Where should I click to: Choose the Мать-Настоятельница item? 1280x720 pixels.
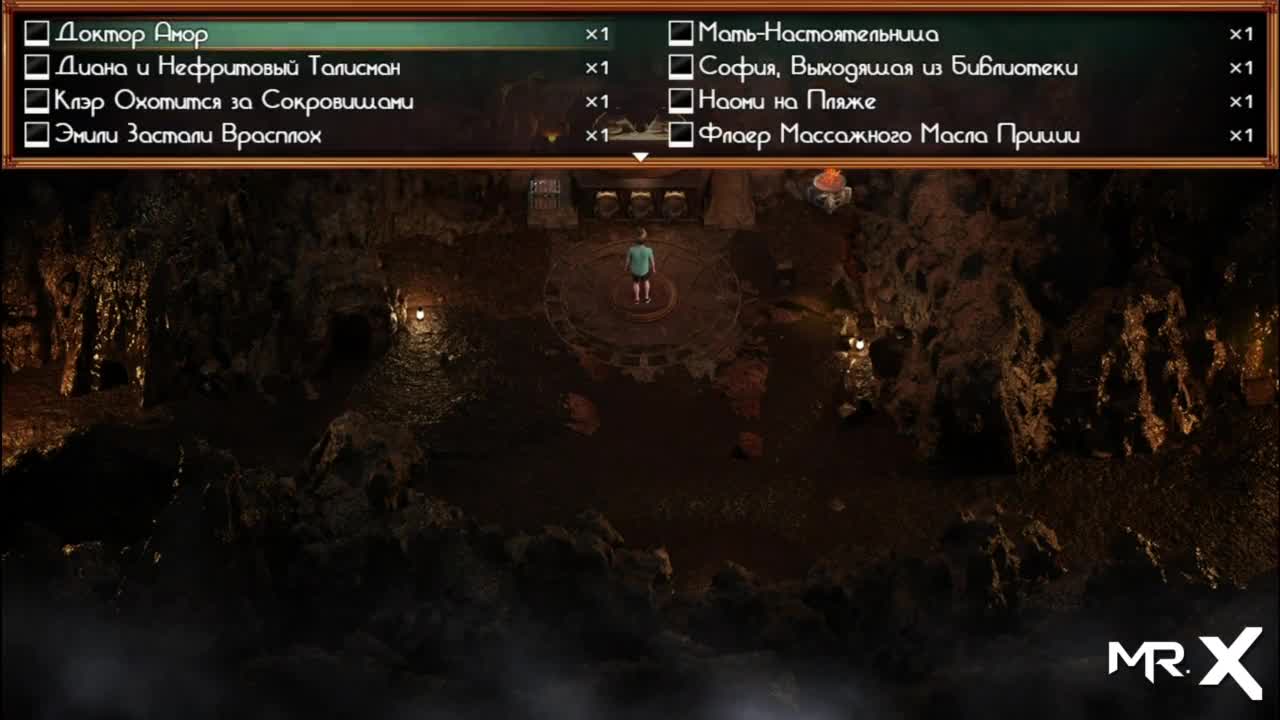pyautogui.click(x=818, y=34)
